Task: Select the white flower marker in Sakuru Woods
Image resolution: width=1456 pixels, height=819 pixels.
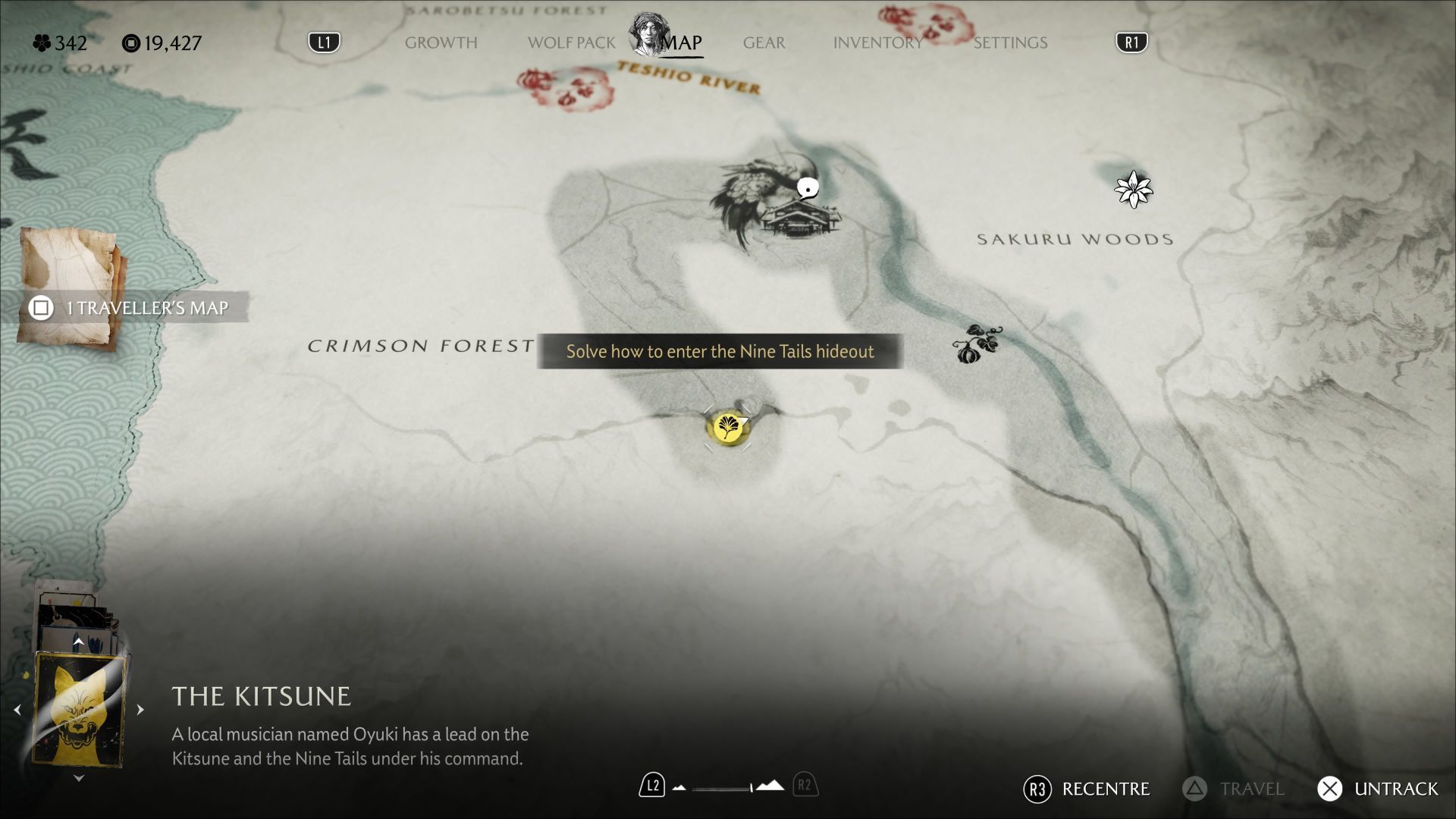Action: click(x=1133, y=190)
